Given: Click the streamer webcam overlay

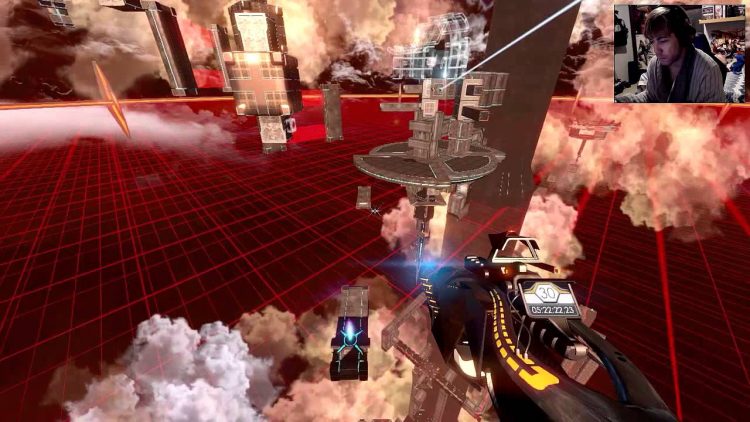Looking at the screenshot, I should coord(679,52).
